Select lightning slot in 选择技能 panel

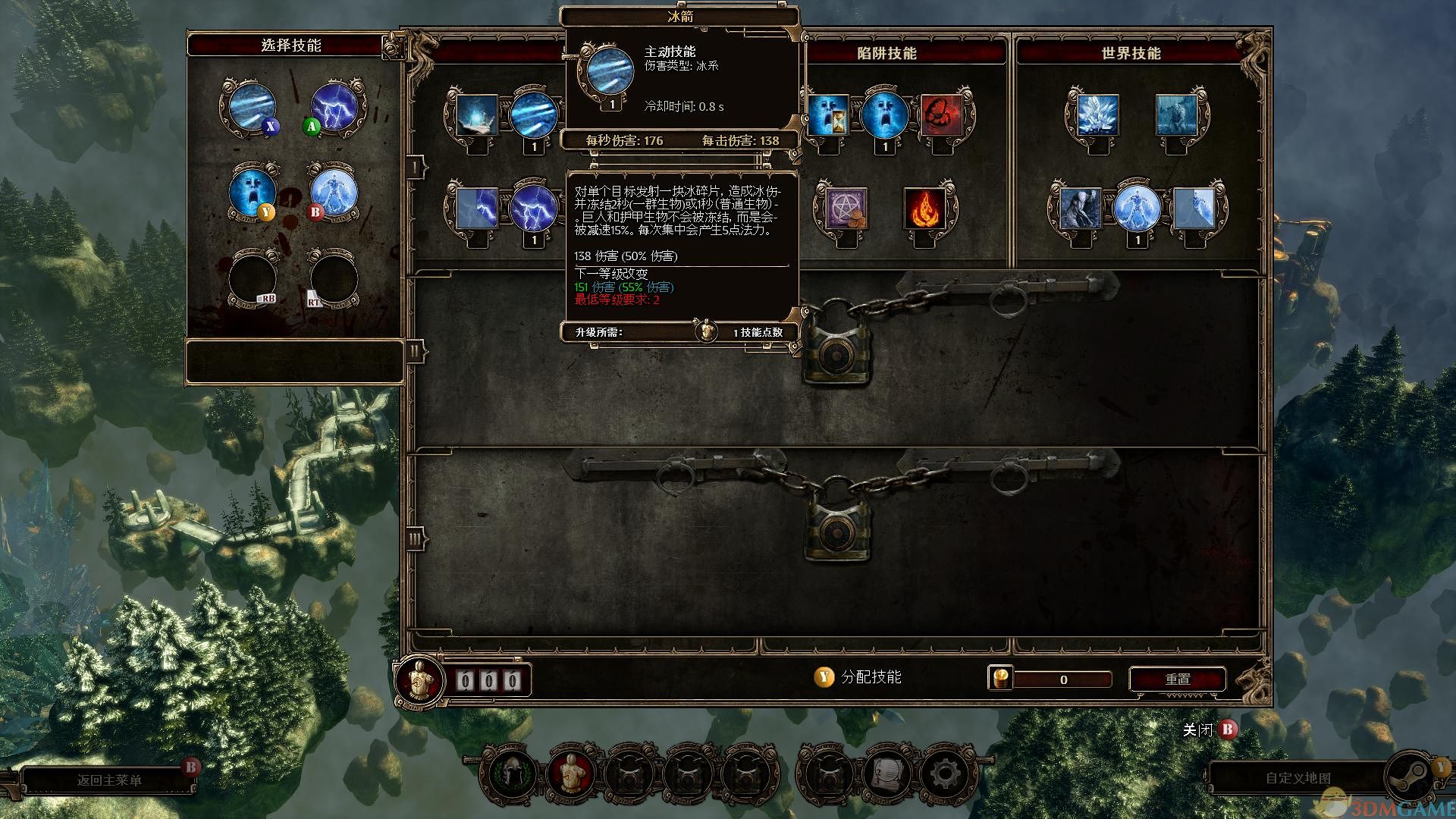(334, 107)
